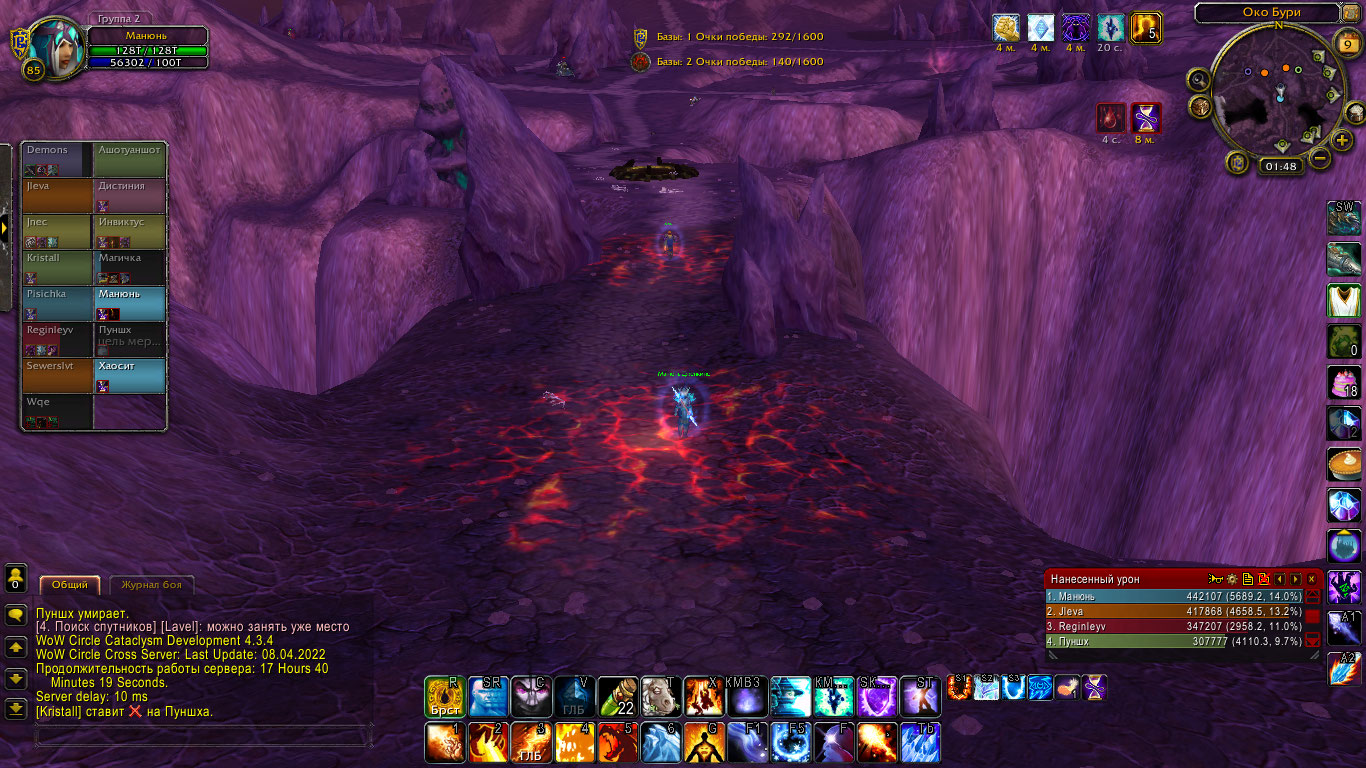
Task: Cast the ice spell on key 6
Action: (661, 743)
